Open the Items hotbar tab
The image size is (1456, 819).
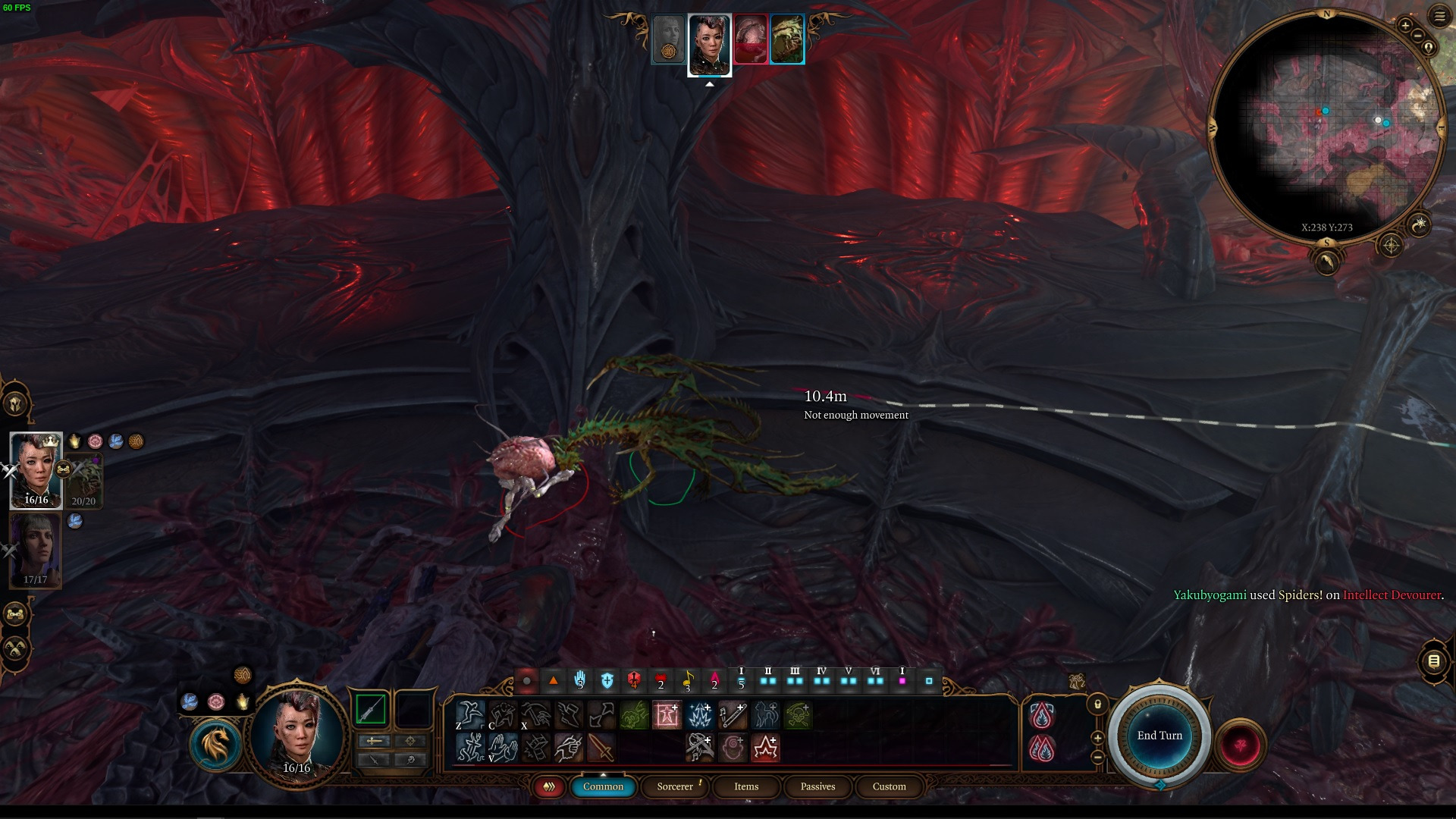tap(746, 786)
